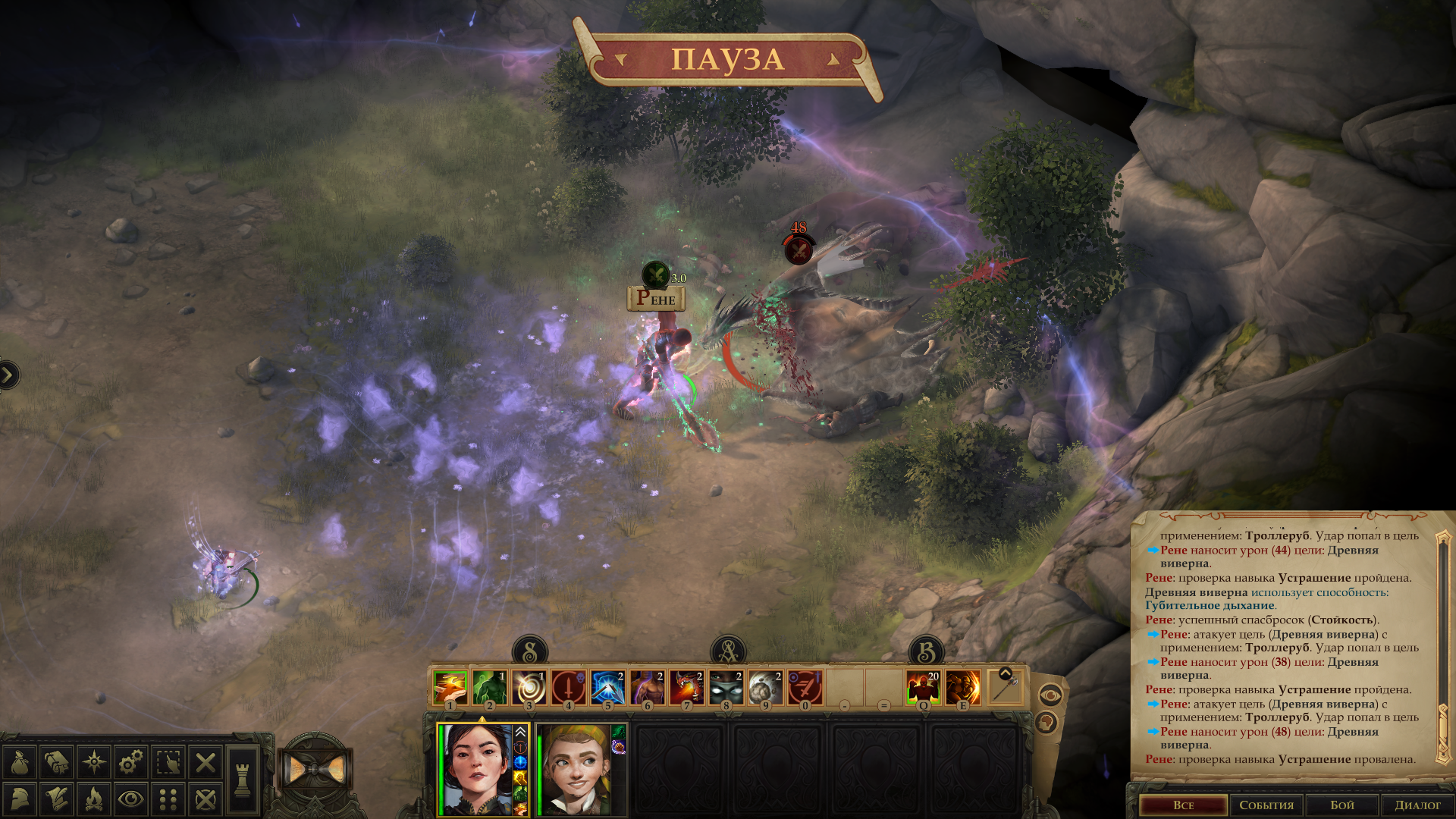
Task: Open character sheet helmet icon
Action: click(20, 799)
